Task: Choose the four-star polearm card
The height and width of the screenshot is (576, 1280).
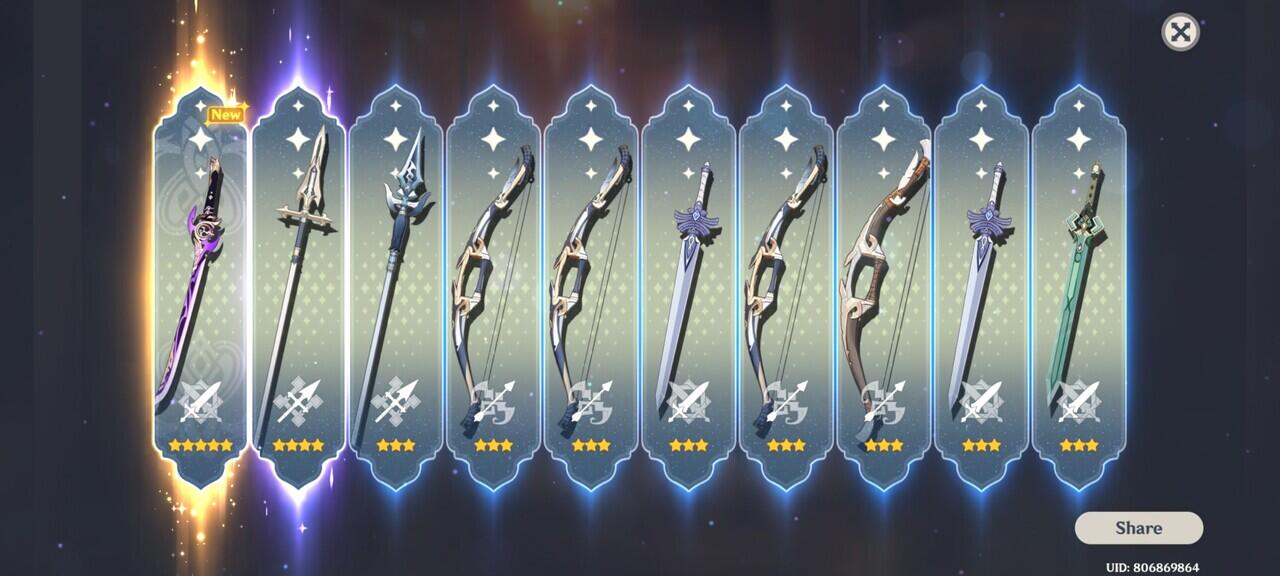Action: (298, 290)
